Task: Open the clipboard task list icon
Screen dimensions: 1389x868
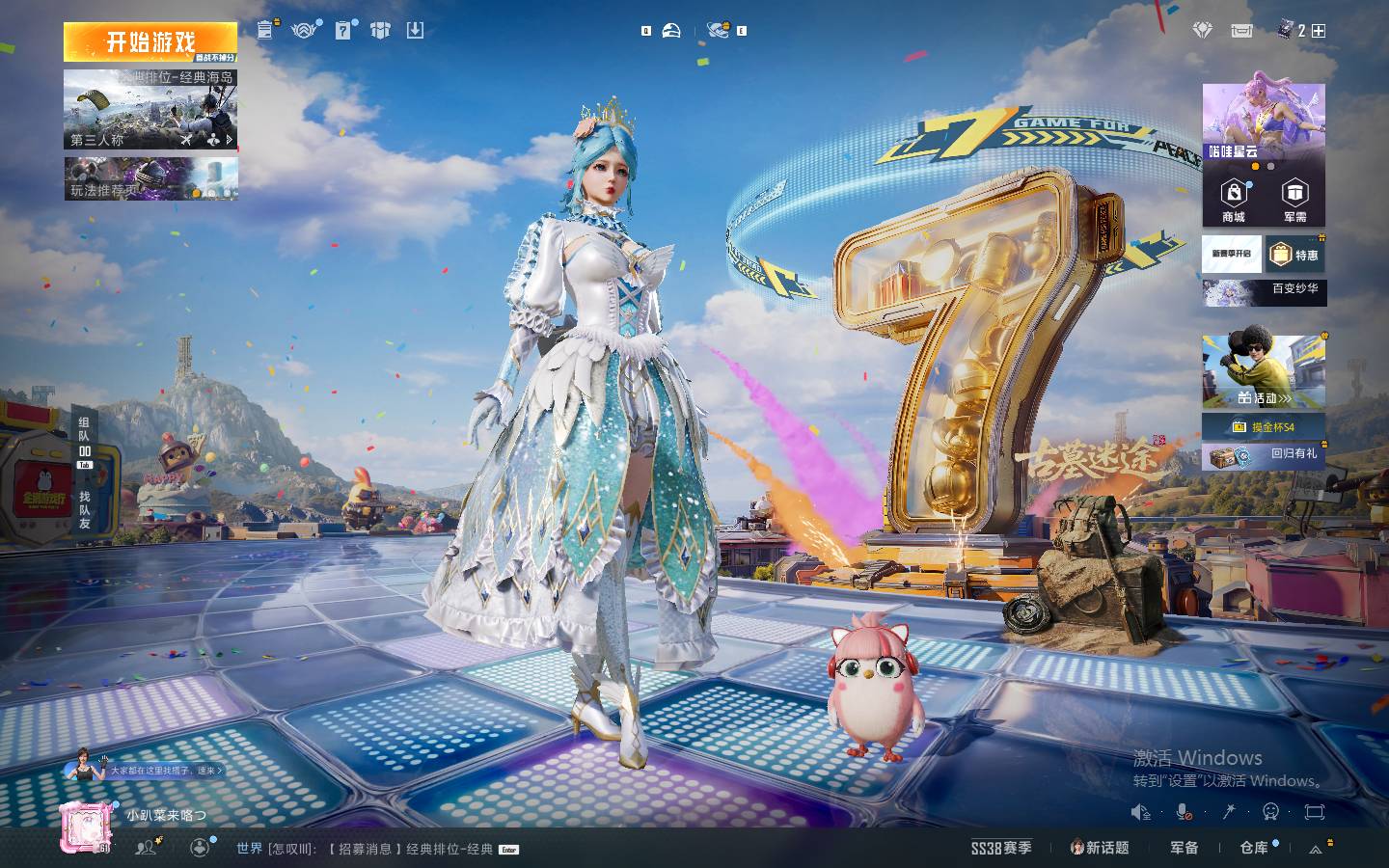Action: coord(265,30)
